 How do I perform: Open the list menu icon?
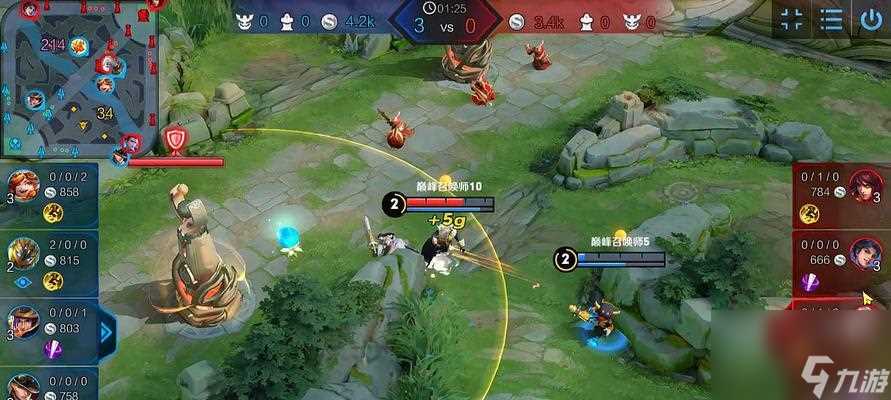click(x=831, y=19)
